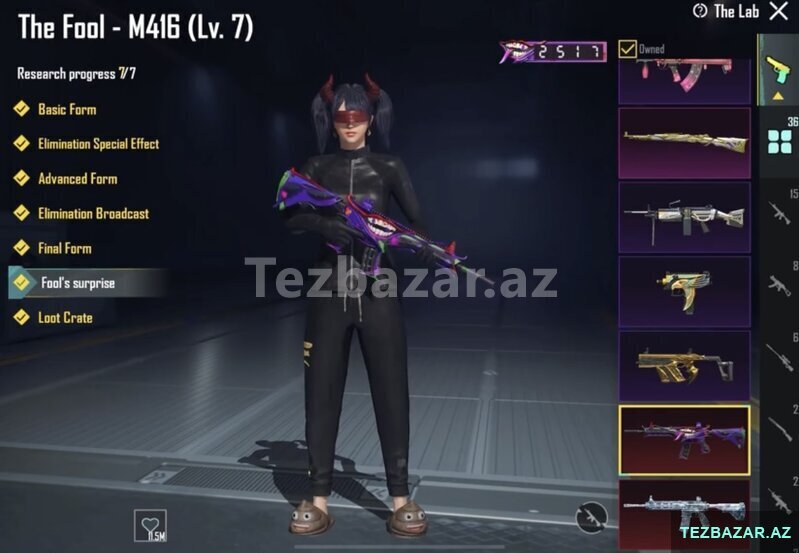Open the Loot Crate stage
The image size is (799, 553).
point(65,318)
